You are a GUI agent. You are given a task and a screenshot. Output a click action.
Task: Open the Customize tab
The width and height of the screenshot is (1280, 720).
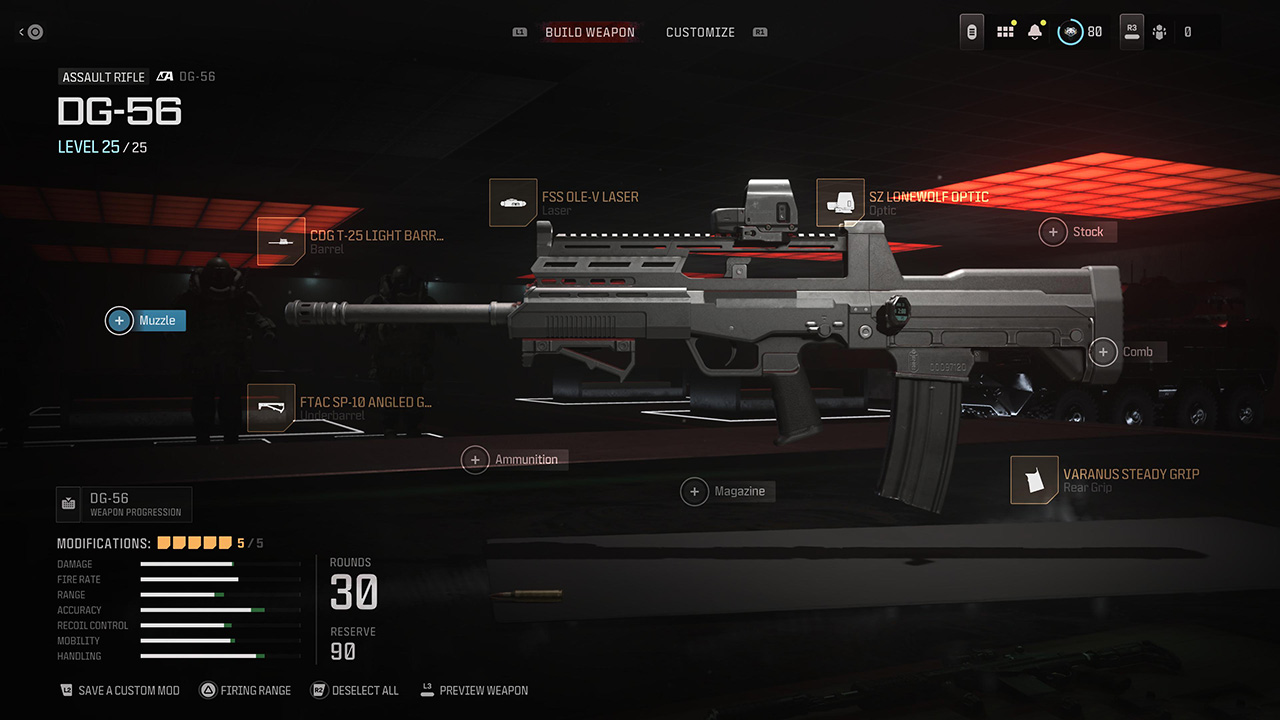(x=700, y=32)
